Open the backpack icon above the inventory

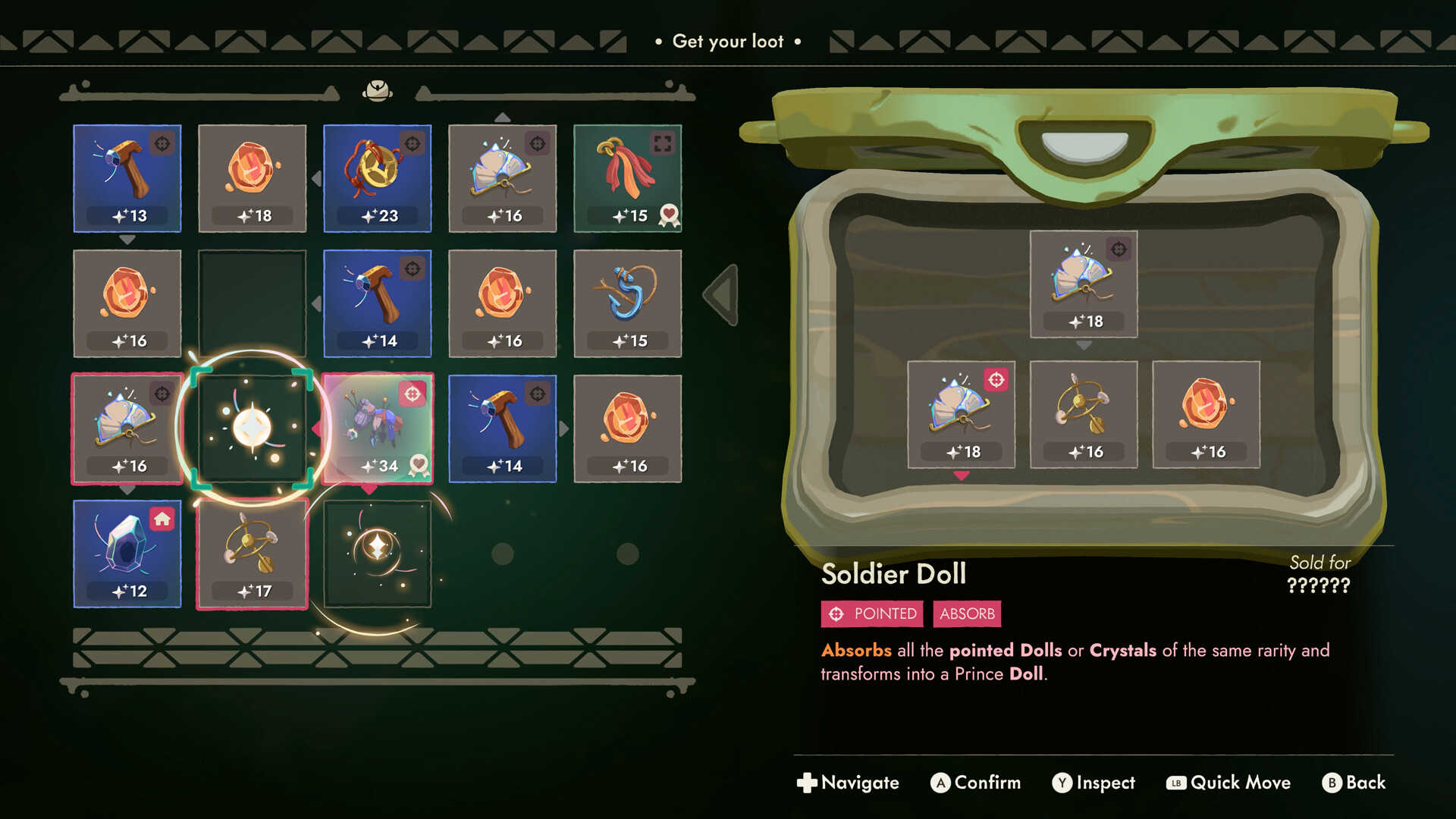click(377, 89)
